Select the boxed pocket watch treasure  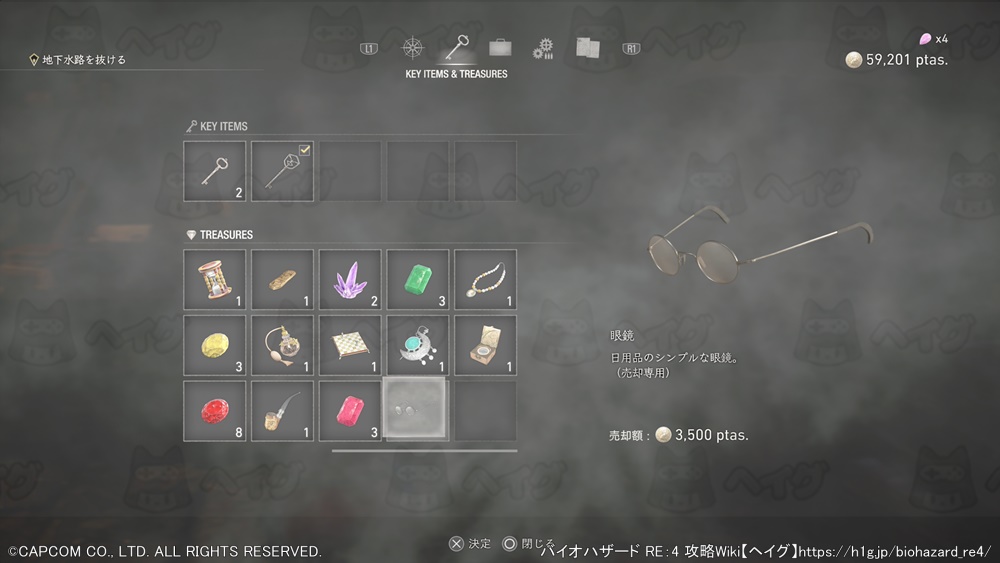point(486,345)
